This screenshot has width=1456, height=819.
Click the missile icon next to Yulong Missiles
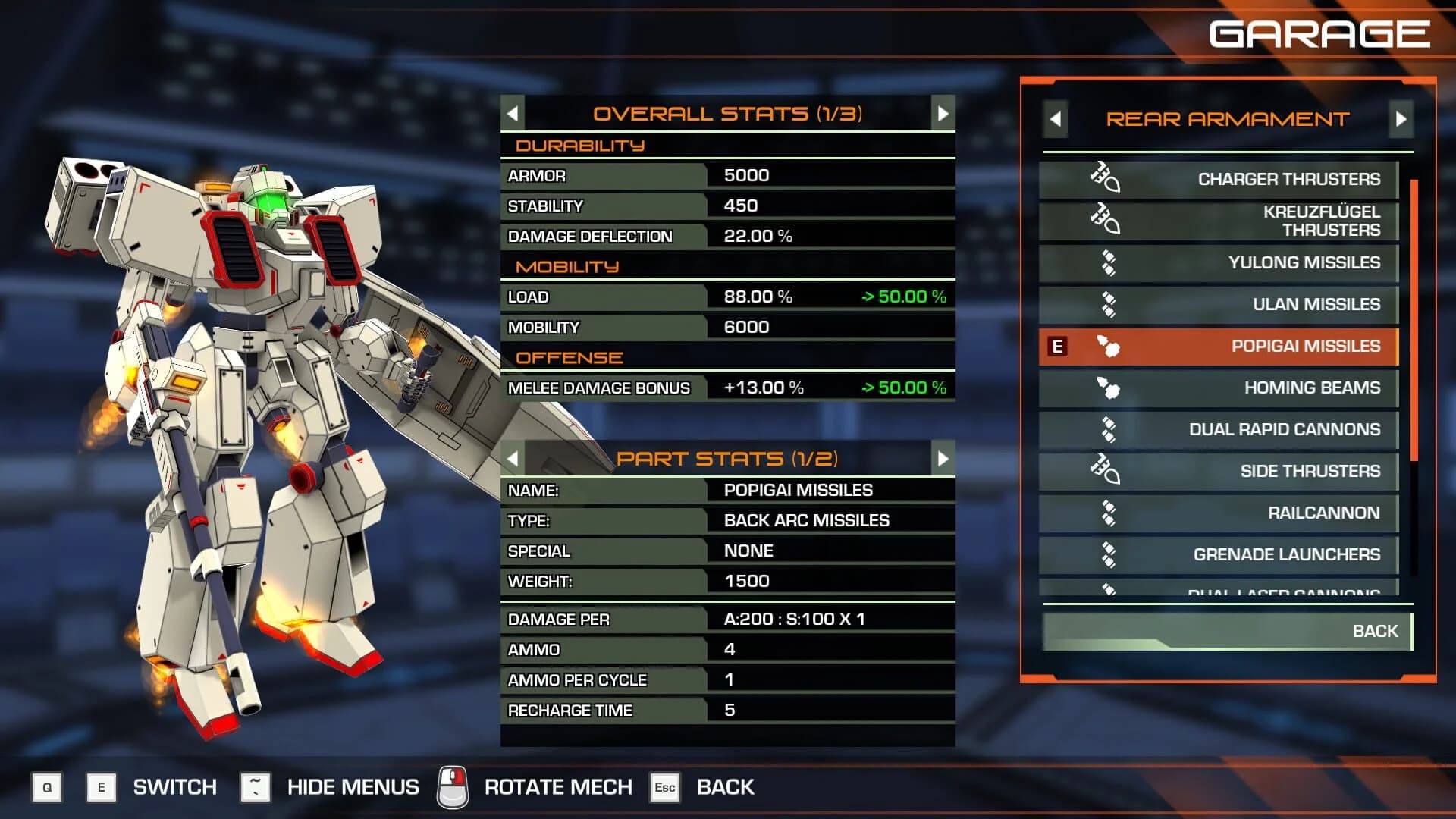pyautogui.click(x=1109, y=263)
